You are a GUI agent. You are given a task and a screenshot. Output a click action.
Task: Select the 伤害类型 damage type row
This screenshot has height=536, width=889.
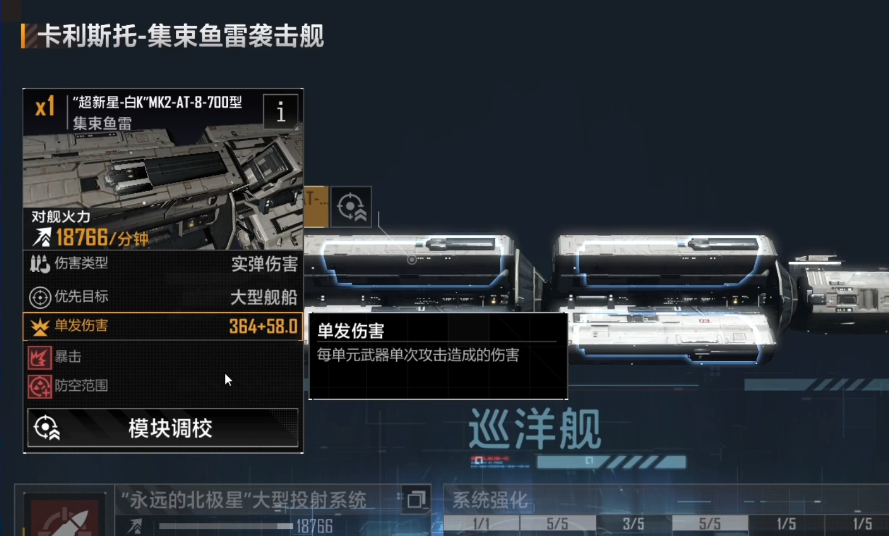162,264
